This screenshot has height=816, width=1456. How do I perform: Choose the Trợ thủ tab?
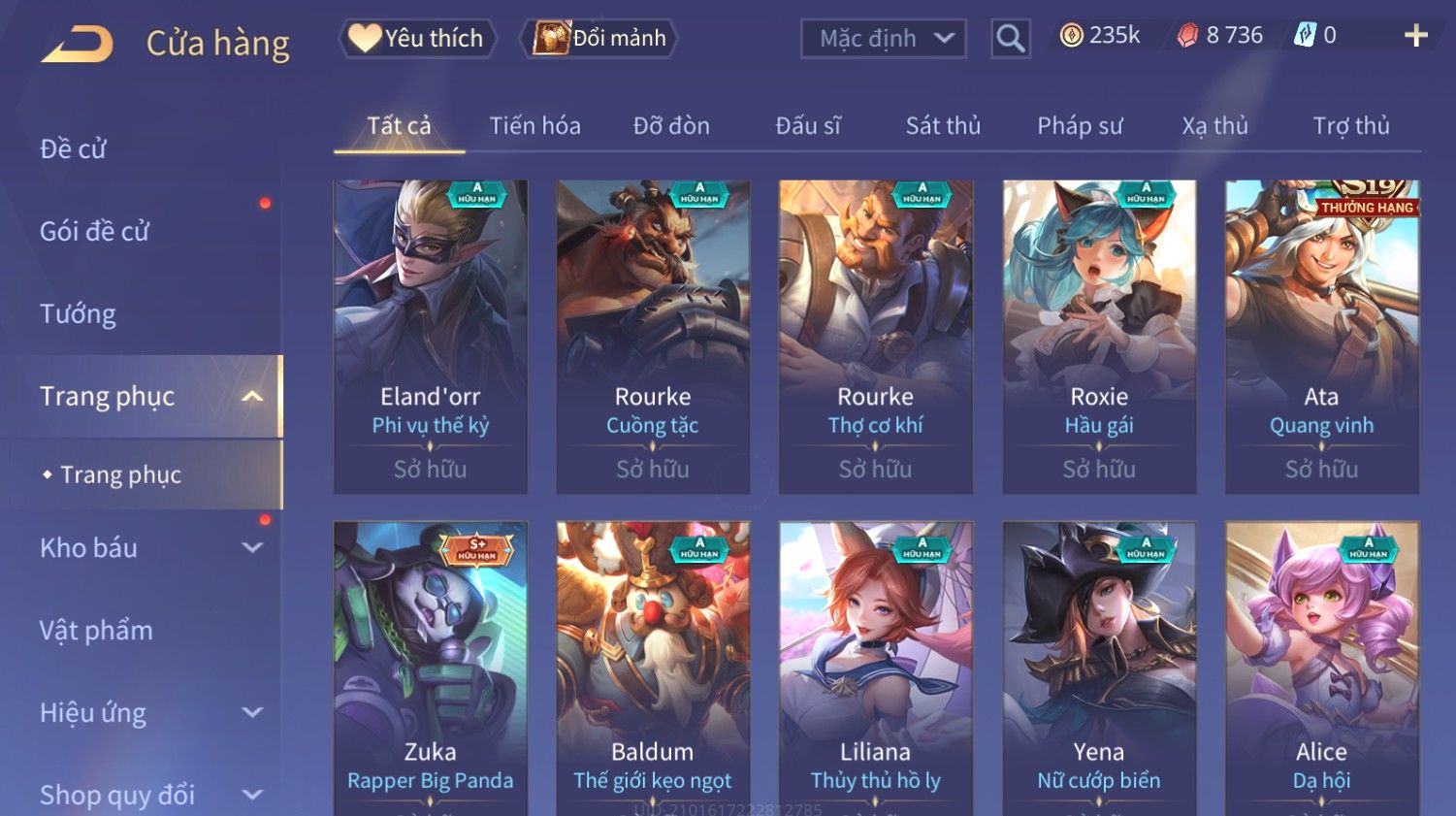click(x=1350, y=126)
